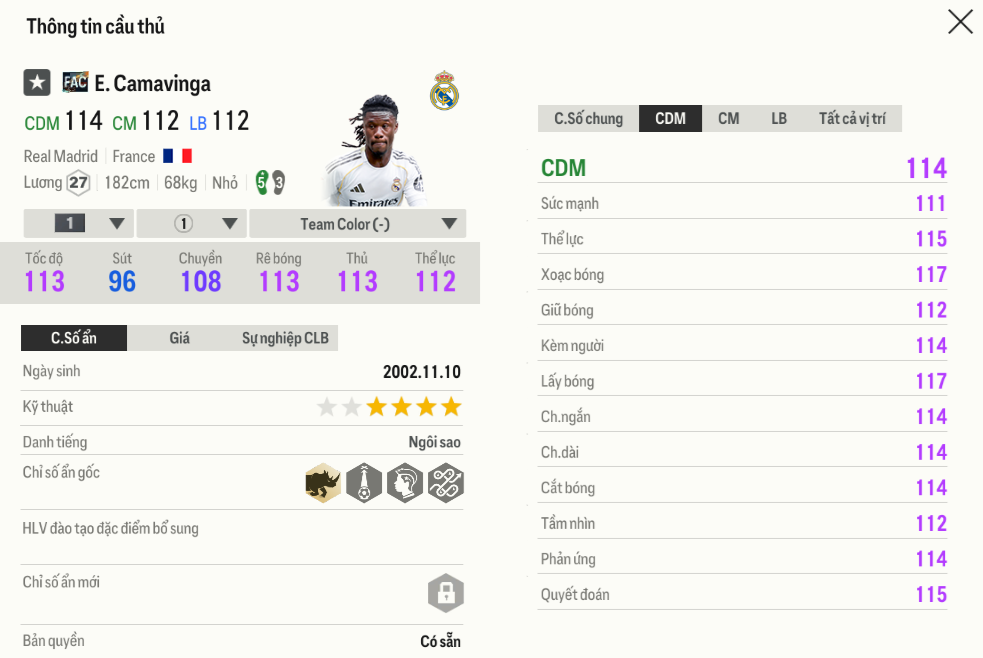This screenshot has height=658, width=983.
Task: Open the upgrade grade 1 dropdown
Action: [x=78, y=224]
